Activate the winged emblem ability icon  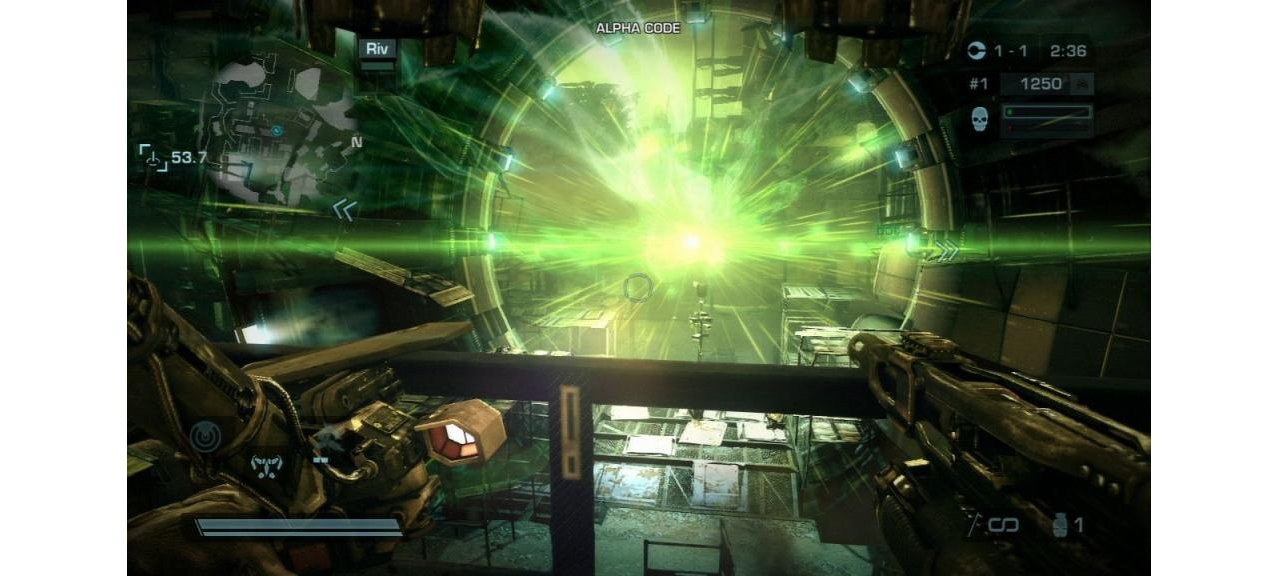267,463
